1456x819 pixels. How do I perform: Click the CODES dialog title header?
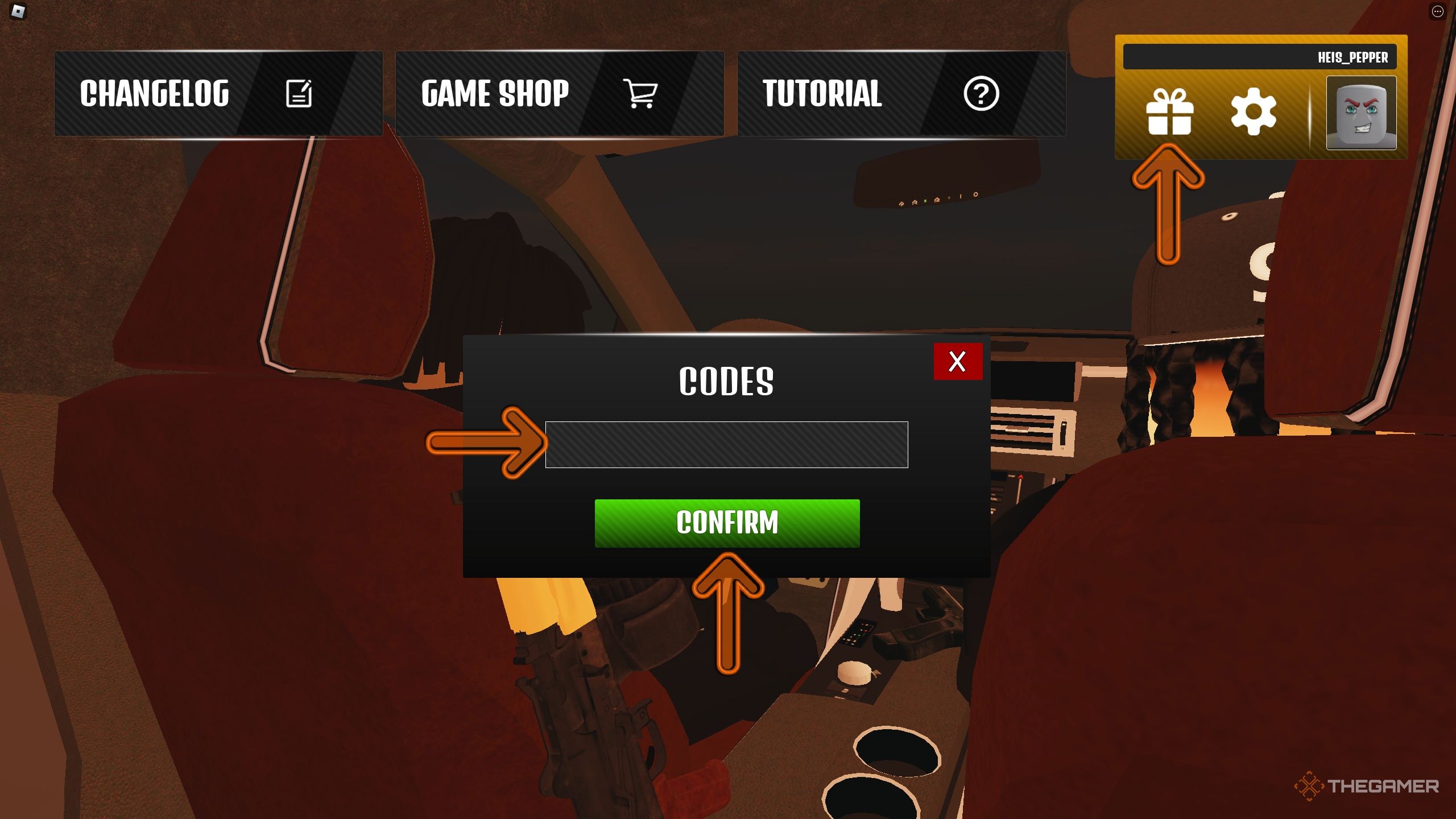(x=726, y=382)
